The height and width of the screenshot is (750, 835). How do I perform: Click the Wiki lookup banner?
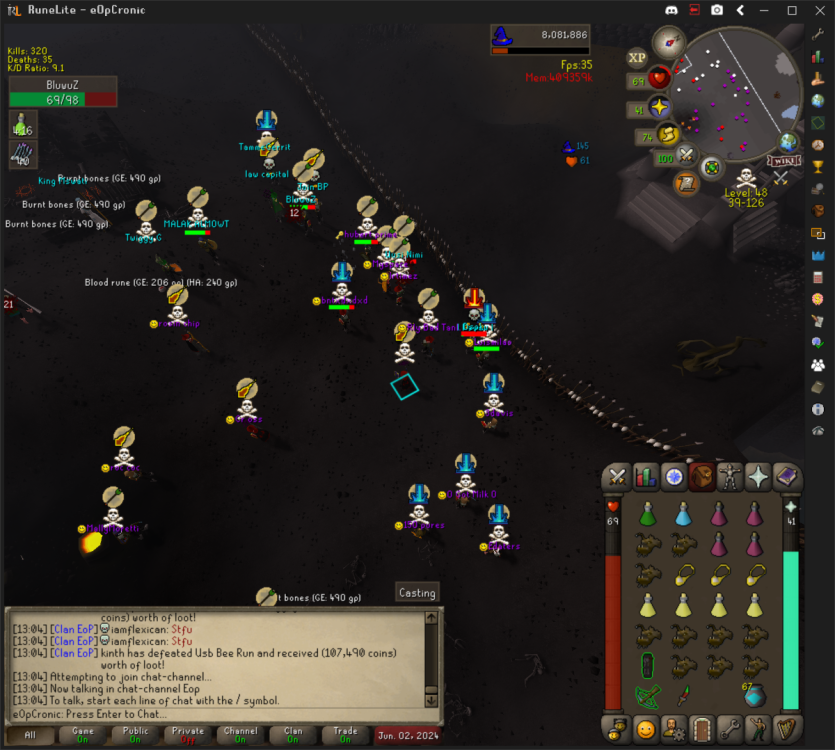[x=782, y=160]
